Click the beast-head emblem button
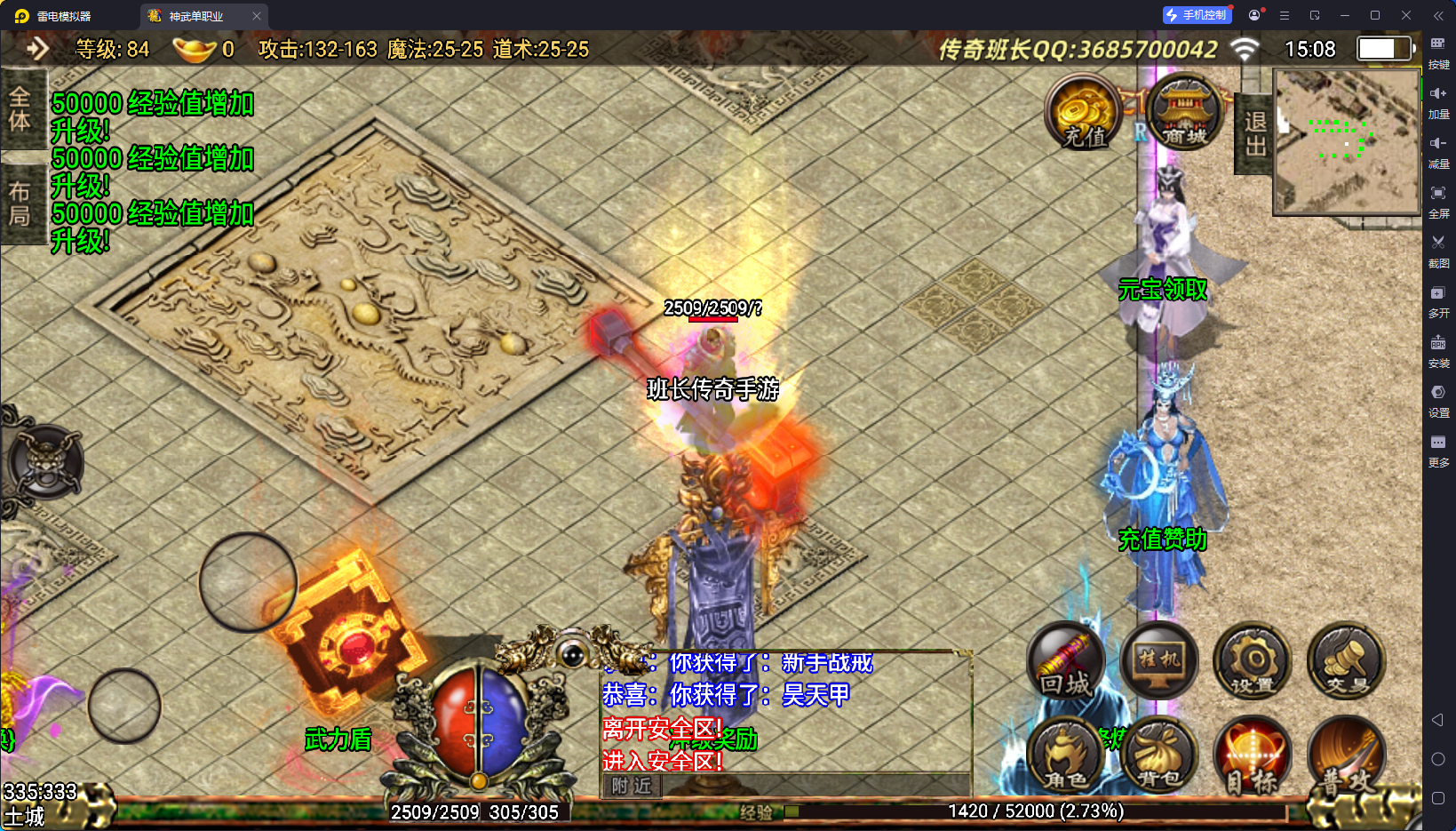 (x=46, y=461)
